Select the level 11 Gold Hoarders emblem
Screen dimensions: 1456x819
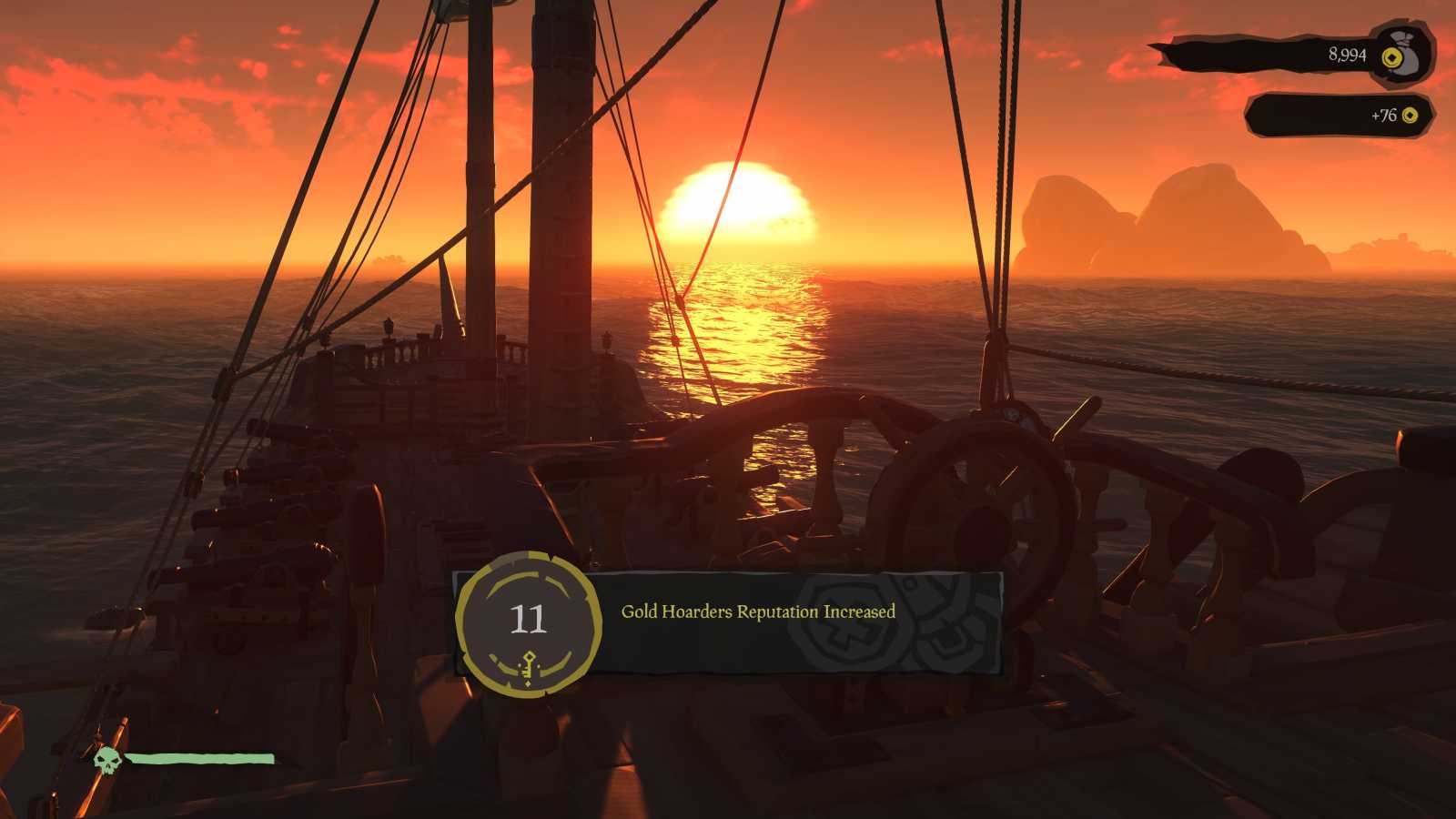pos(528,624)
